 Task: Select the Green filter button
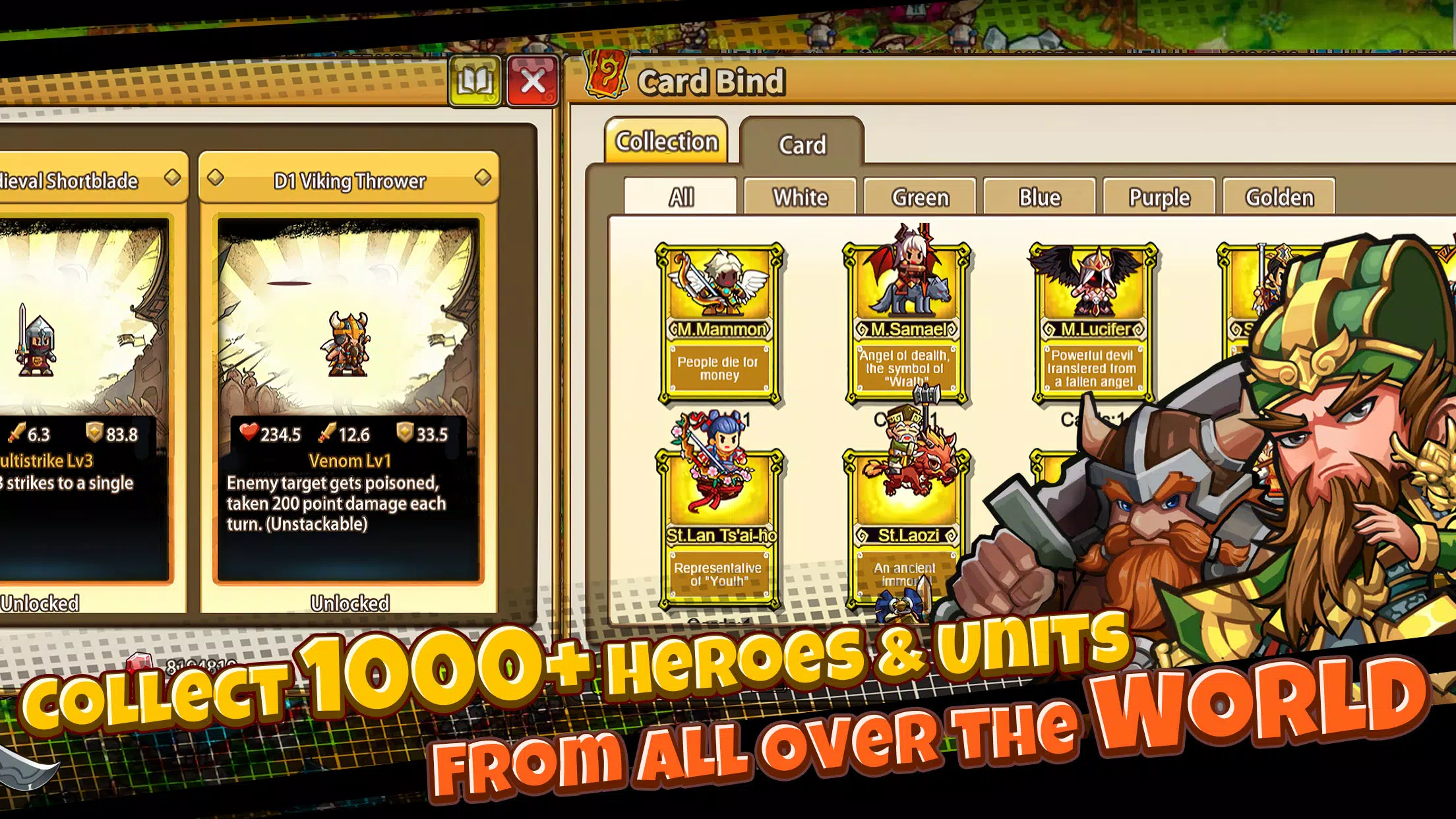(921, 197)
